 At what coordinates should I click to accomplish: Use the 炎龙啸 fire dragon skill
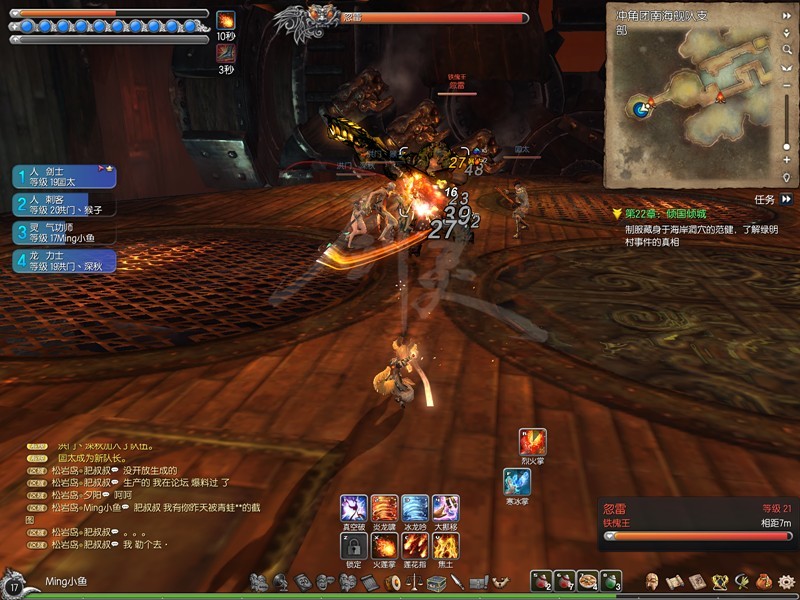point(384,508)
